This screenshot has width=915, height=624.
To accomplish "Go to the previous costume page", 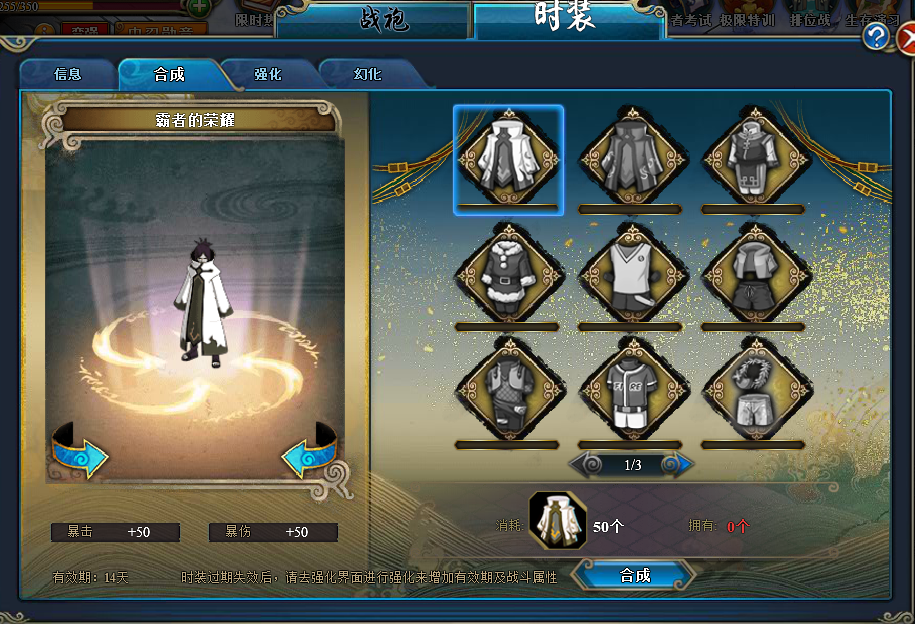I will click(587, 465).
